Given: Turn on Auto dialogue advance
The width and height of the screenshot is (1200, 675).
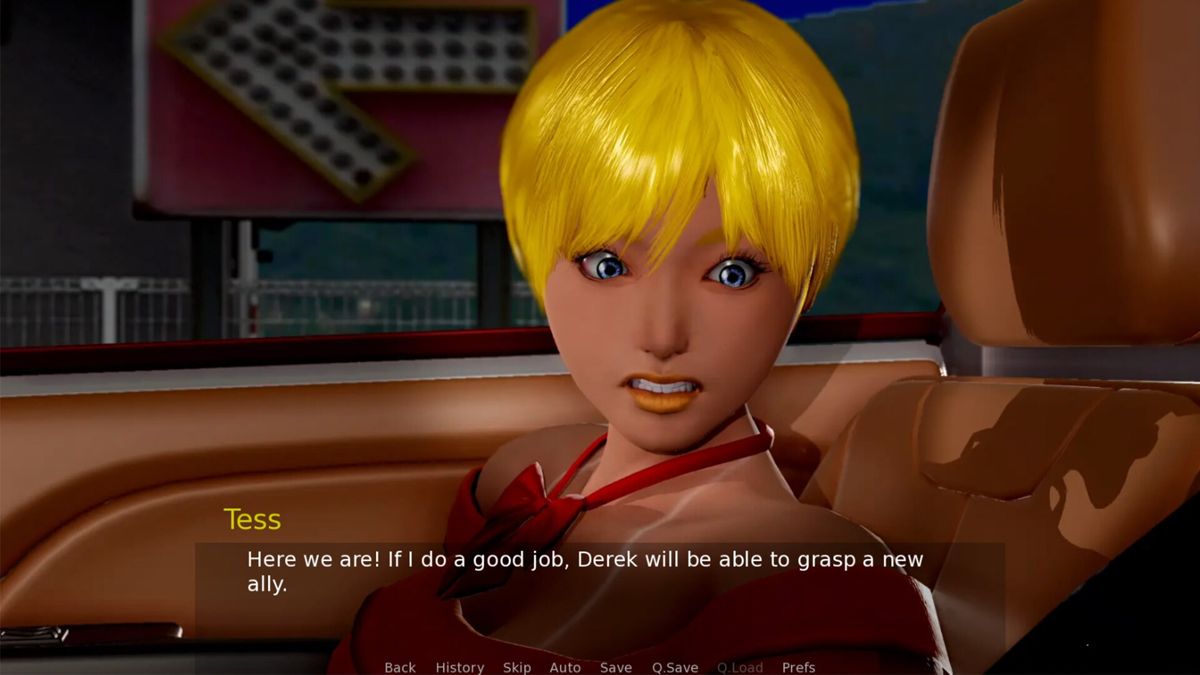Looking at the screenshot, I should [565, 667].
